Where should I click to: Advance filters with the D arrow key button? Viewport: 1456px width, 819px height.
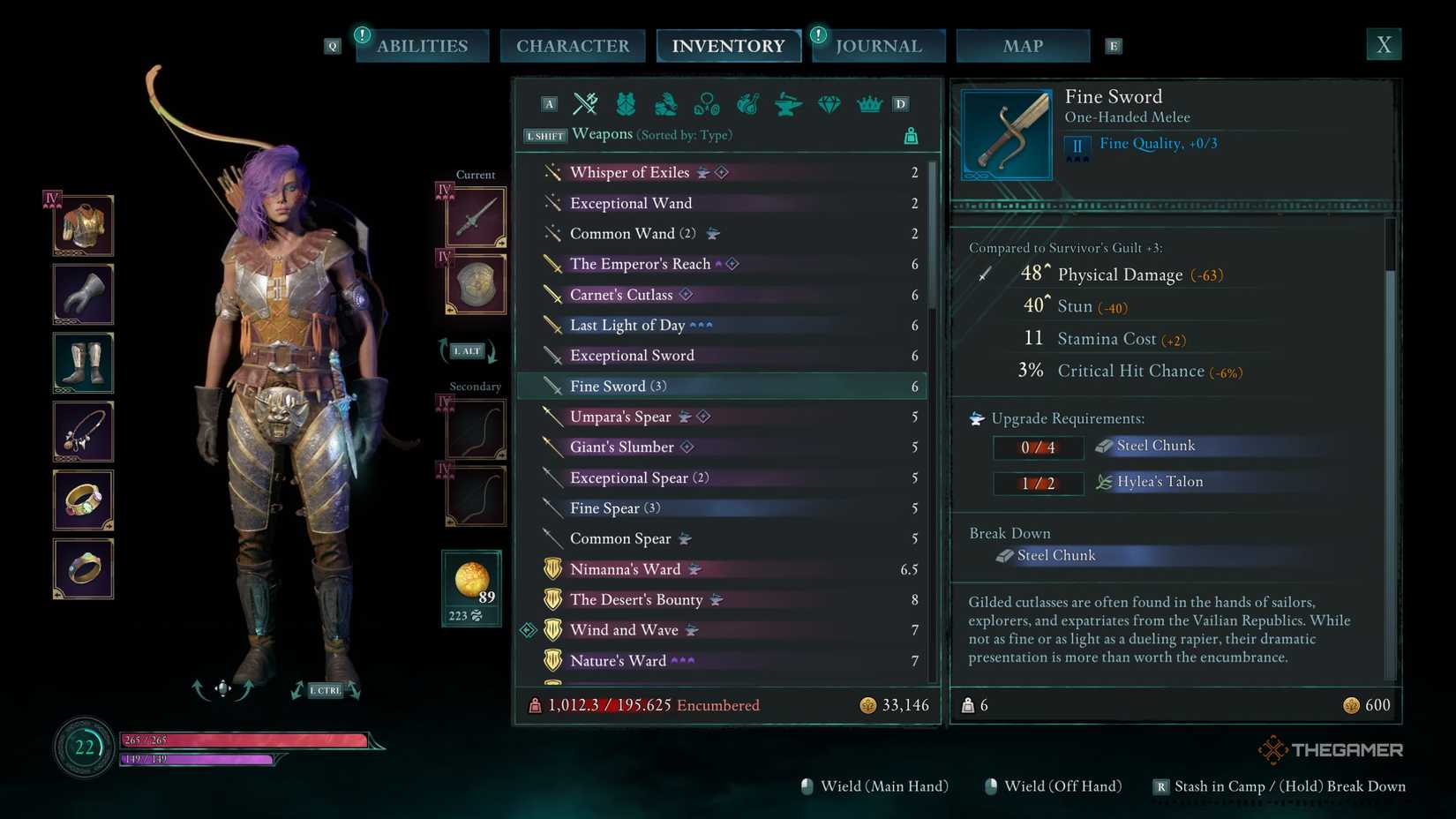pyautogui.click(x=901, y=103)
